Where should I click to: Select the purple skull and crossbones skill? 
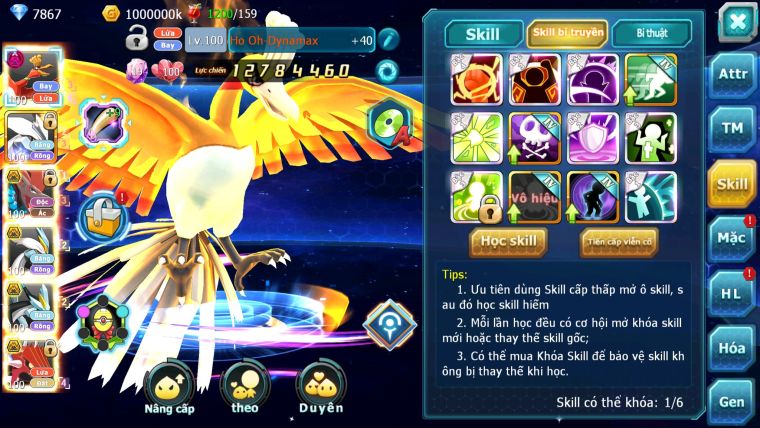tap(534, 138)
